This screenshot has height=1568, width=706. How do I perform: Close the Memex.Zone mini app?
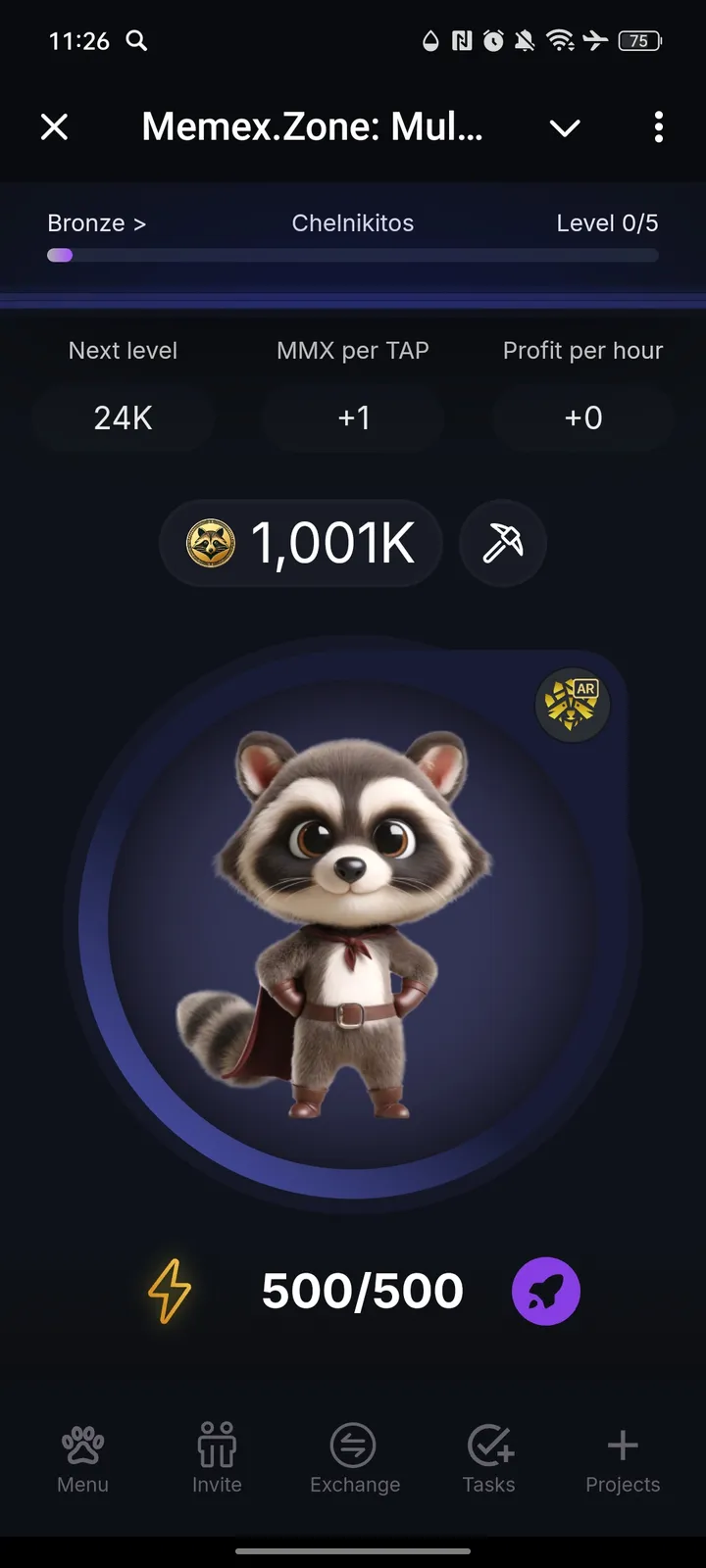coord(55,126)
